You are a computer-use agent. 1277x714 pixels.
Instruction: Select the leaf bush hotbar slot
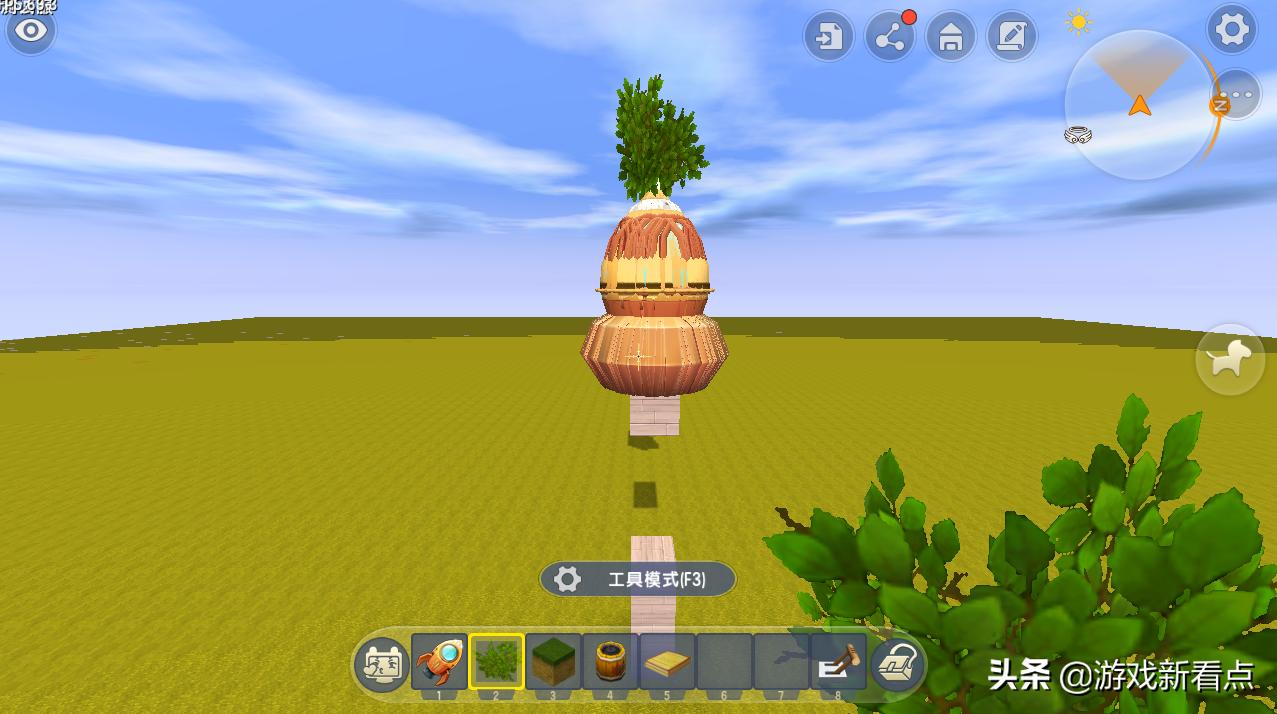(x=496, y=662)
